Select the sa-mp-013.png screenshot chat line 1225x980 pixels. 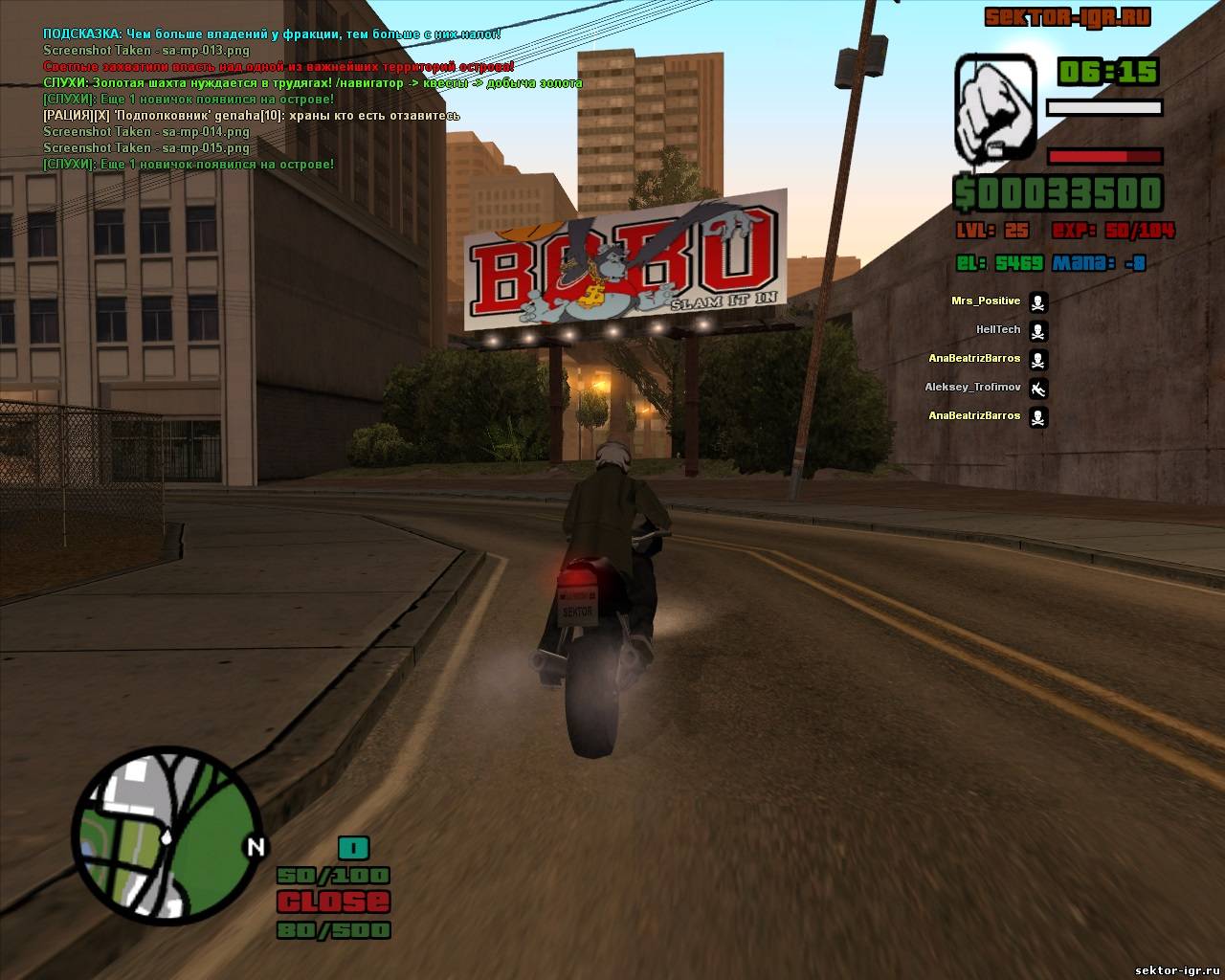145,50
